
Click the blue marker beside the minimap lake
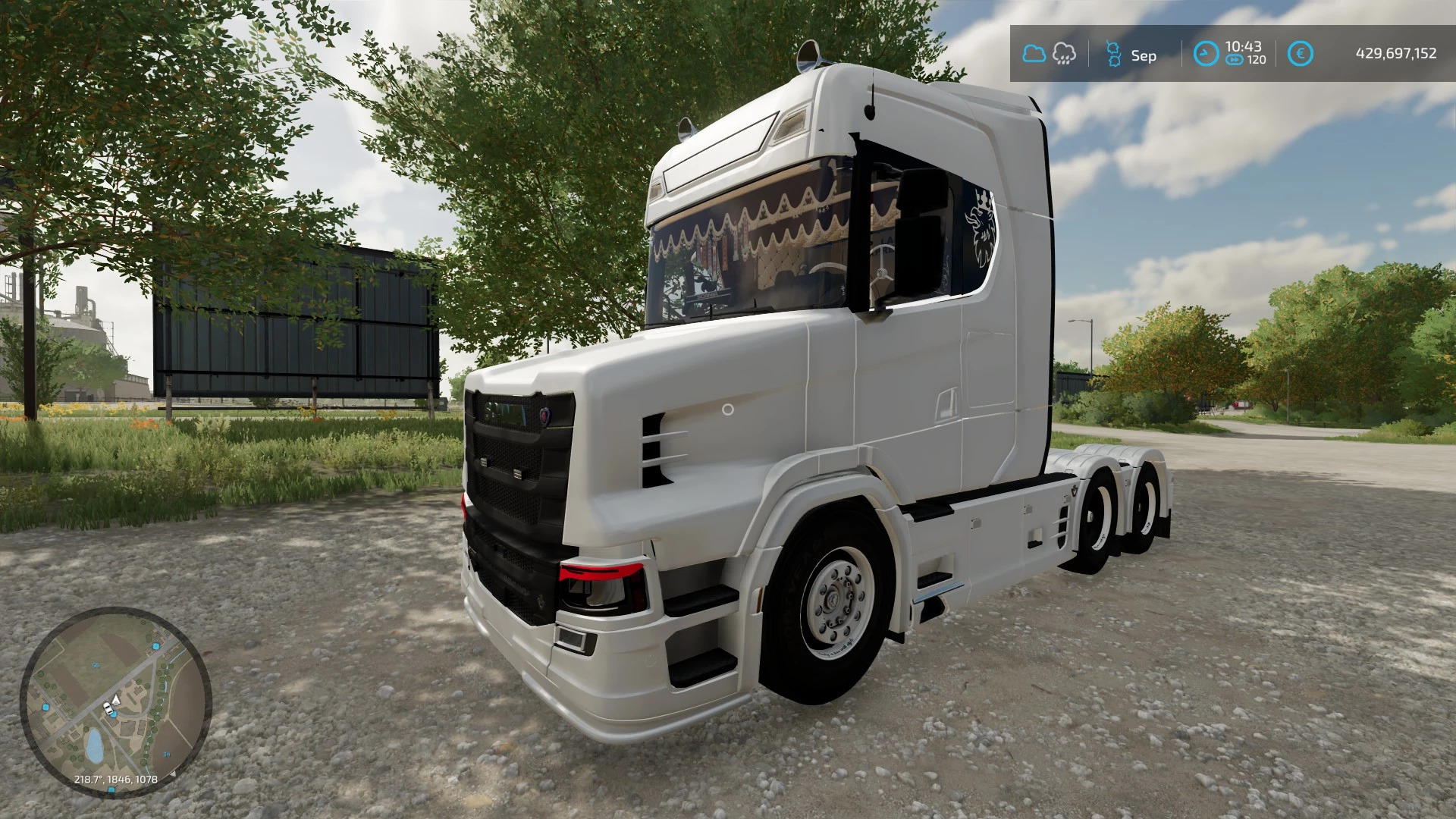[x=45, y=707]
